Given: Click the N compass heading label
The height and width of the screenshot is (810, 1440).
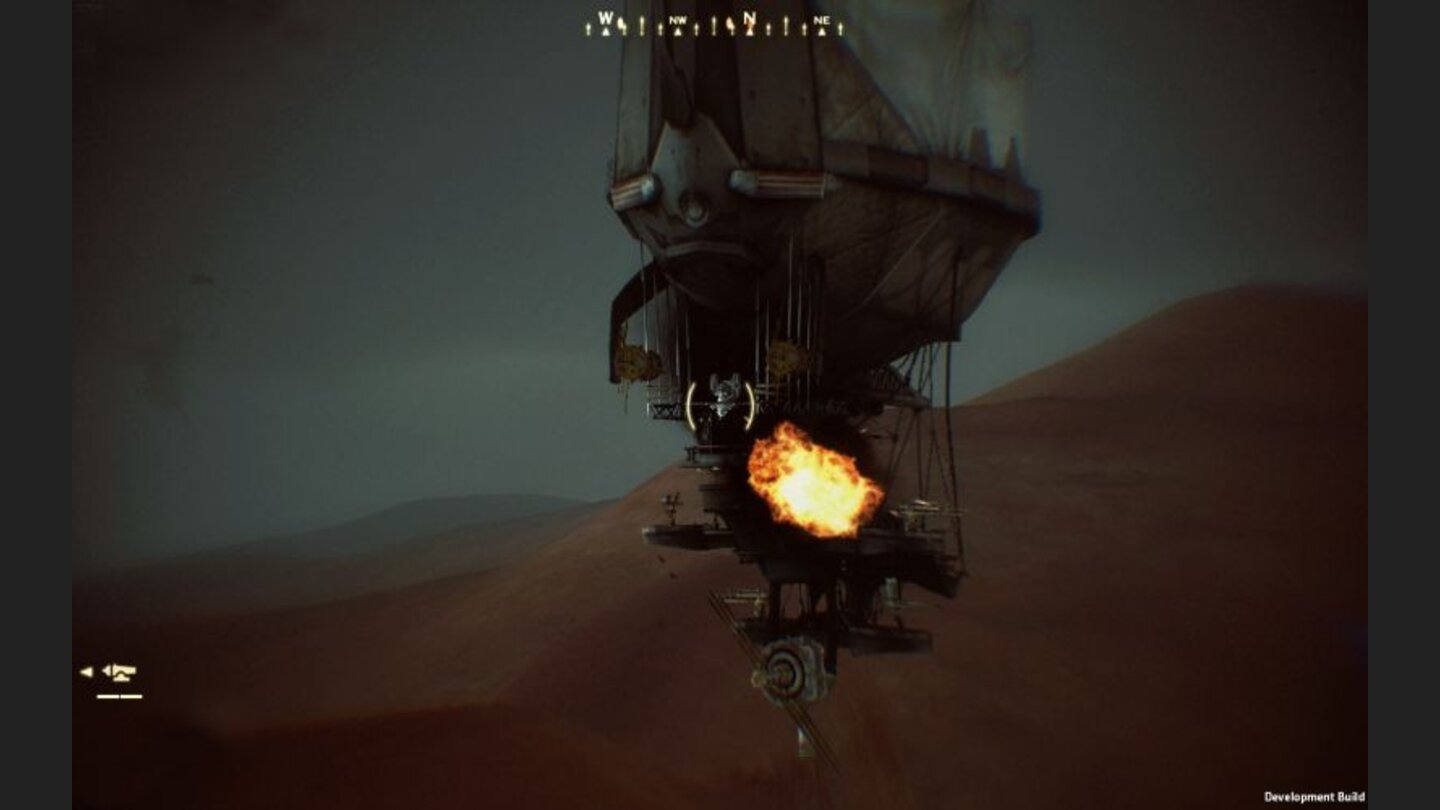Looking at the screenshot, I should point(748,17).
